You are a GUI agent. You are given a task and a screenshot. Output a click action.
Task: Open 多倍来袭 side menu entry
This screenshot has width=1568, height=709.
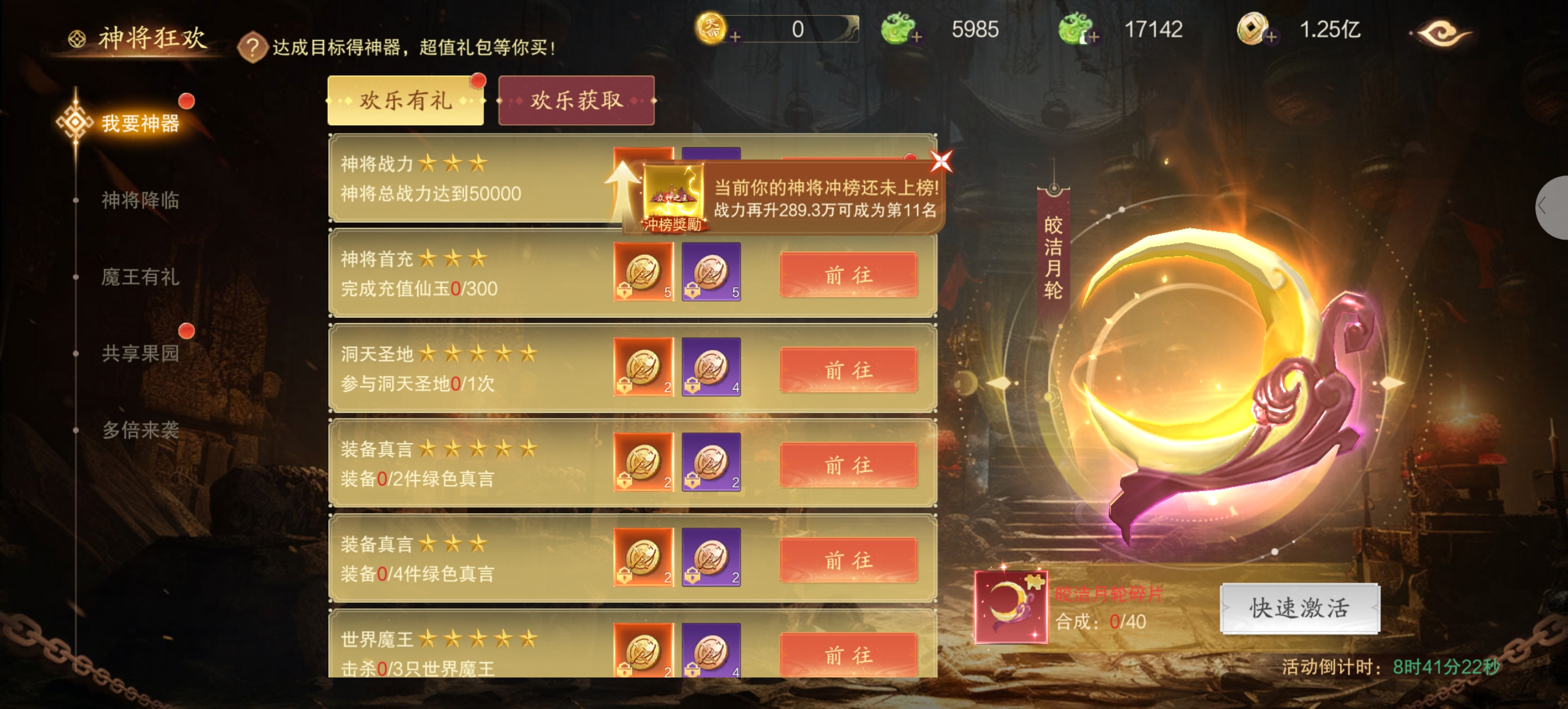[140, 430]
